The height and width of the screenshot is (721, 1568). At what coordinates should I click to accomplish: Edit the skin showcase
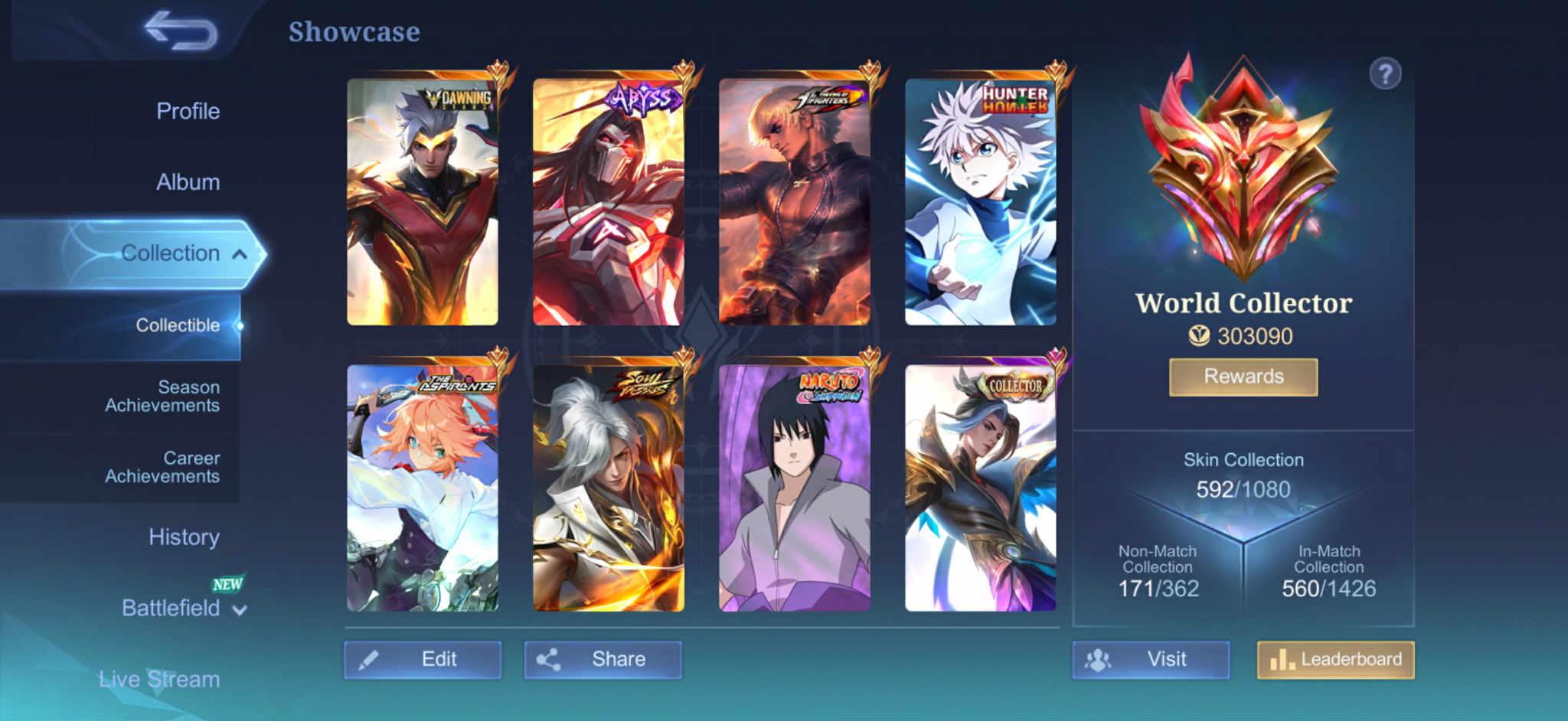(x=423, y=660)
